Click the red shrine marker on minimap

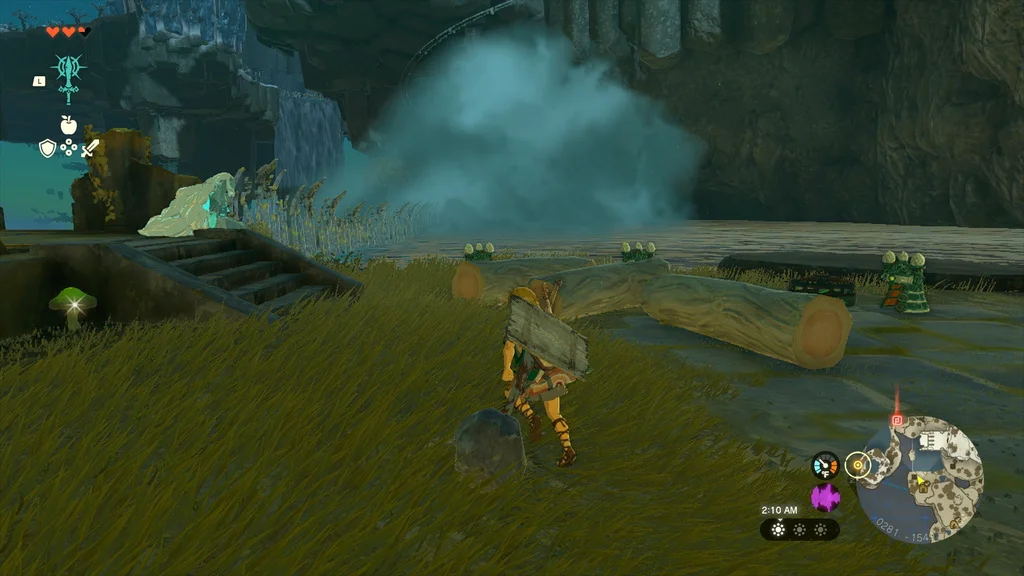897,421
